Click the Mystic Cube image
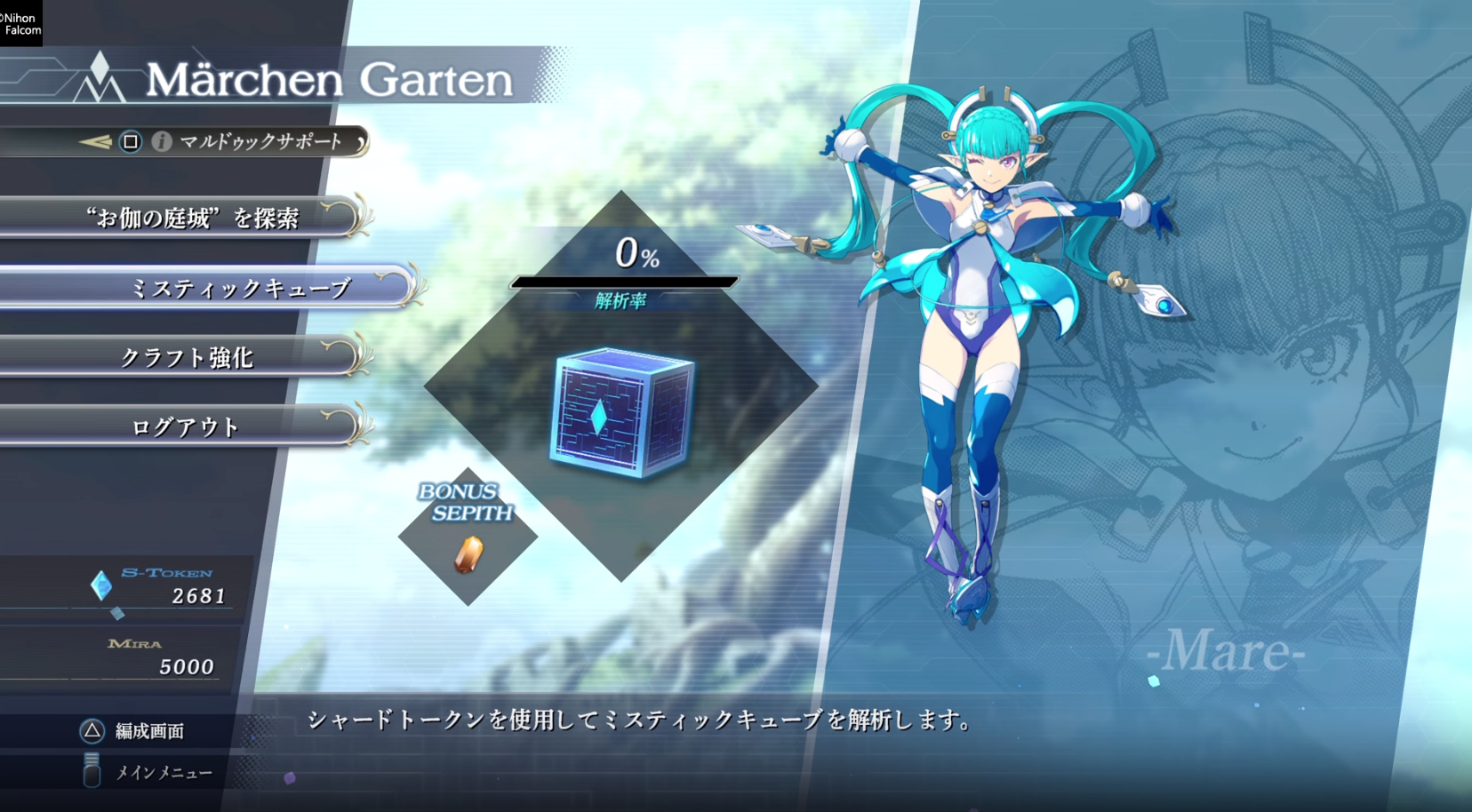The width and height of the screenshot is (1472, 812). [x=622, y=415]
